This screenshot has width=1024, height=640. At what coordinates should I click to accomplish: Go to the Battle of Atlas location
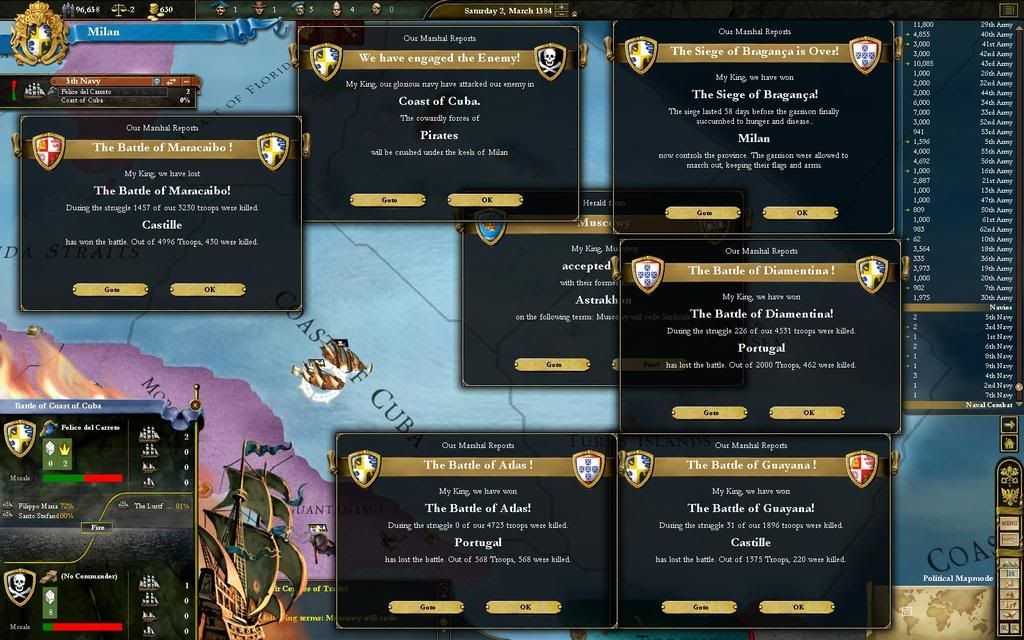[x=426, y=607]
